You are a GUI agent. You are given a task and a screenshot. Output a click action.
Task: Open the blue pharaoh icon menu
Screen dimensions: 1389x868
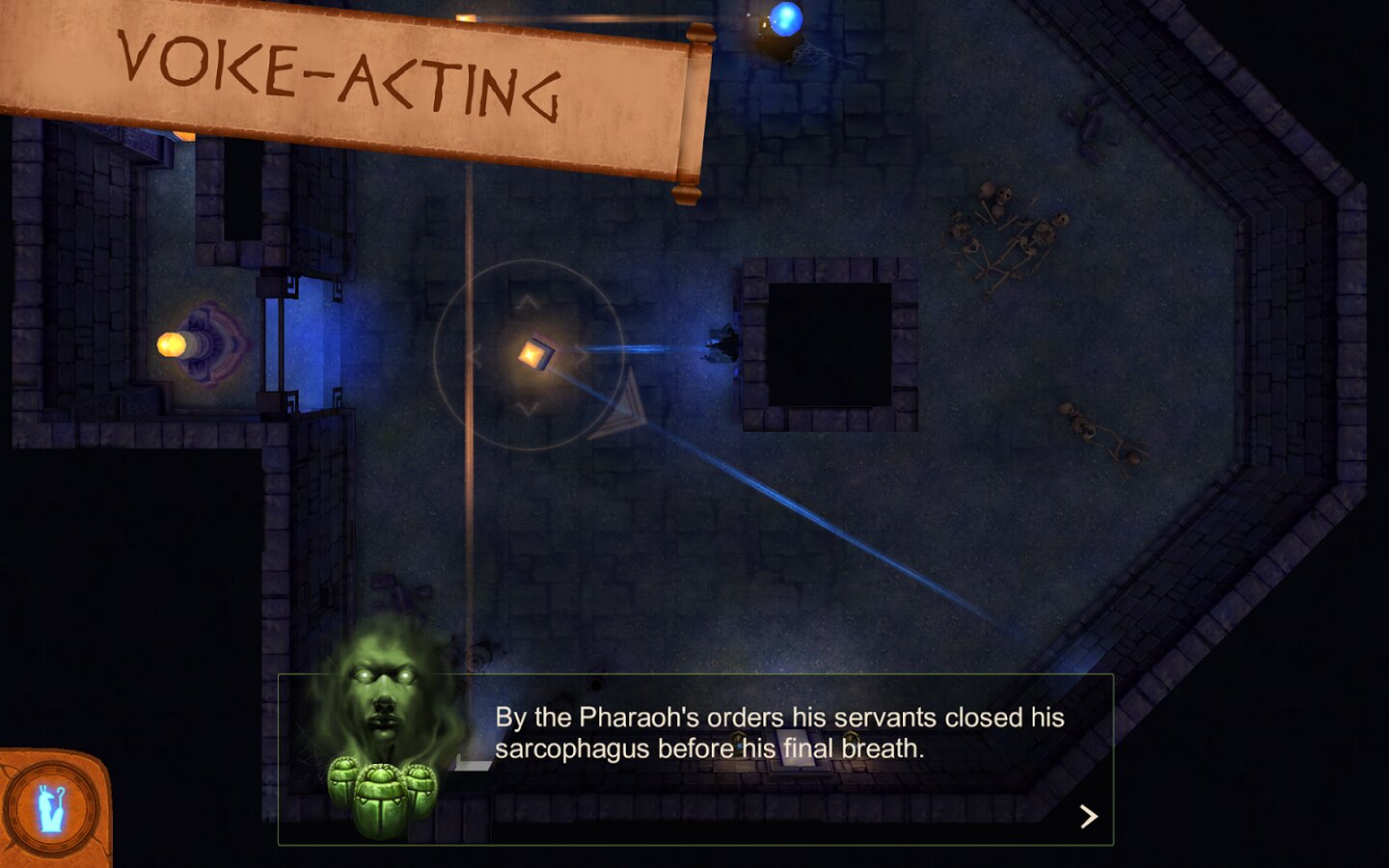click(52, 808)
